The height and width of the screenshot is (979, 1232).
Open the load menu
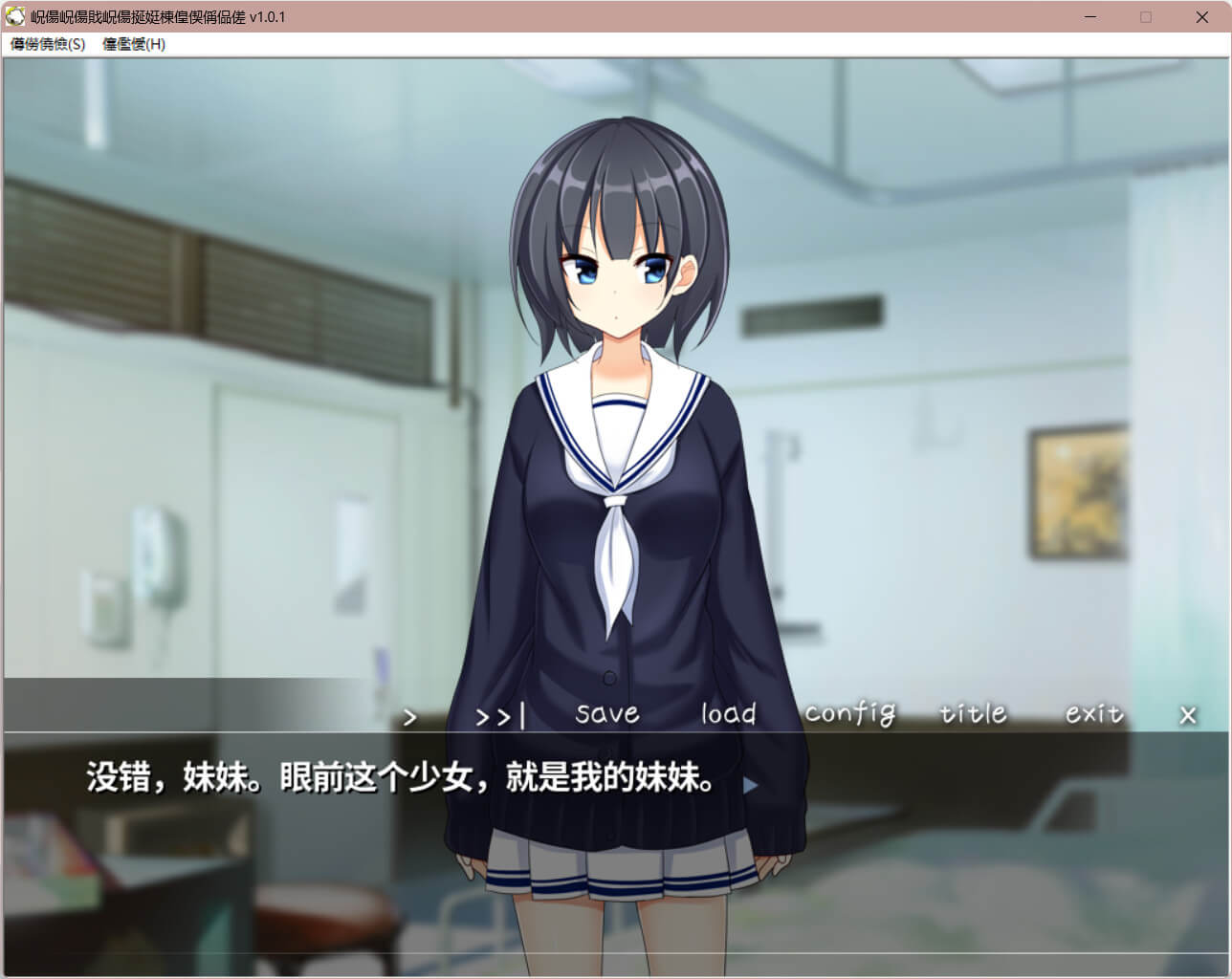pos(728,714)
